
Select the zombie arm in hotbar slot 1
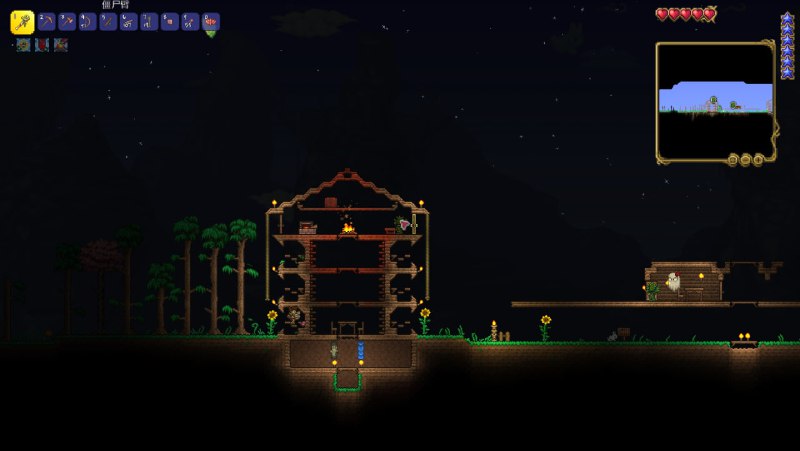coord(22,21)
